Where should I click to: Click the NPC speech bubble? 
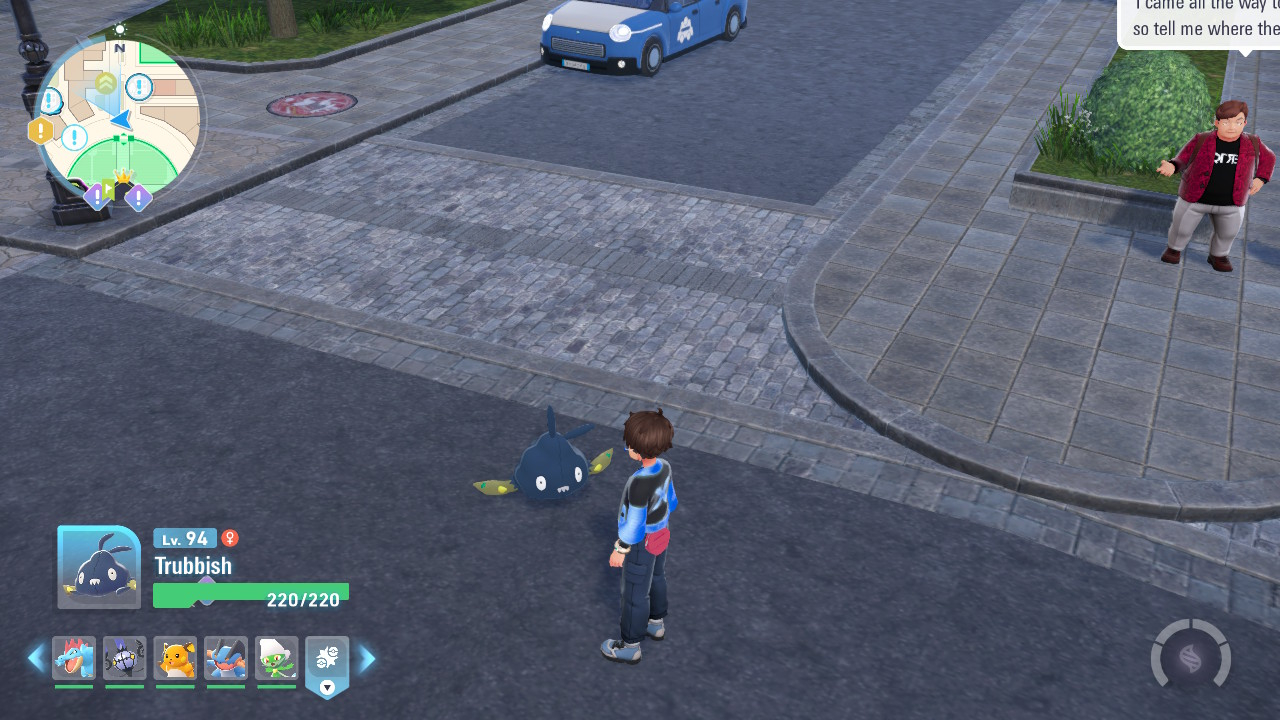tap(1200, 22)
